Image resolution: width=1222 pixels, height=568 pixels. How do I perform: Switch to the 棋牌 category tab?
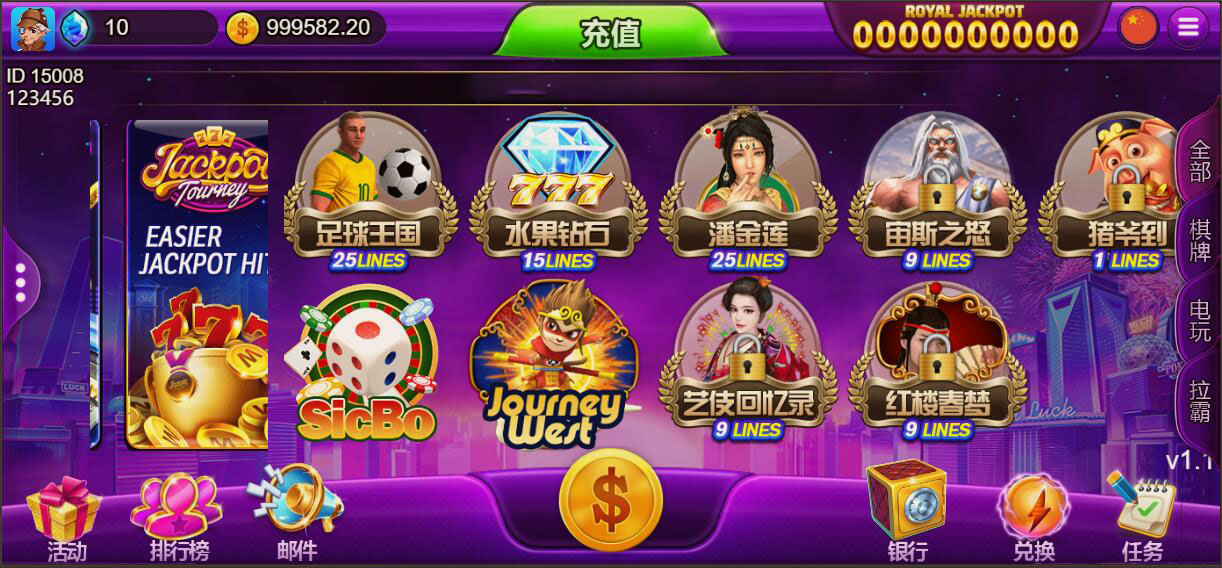coord(1200,240)
